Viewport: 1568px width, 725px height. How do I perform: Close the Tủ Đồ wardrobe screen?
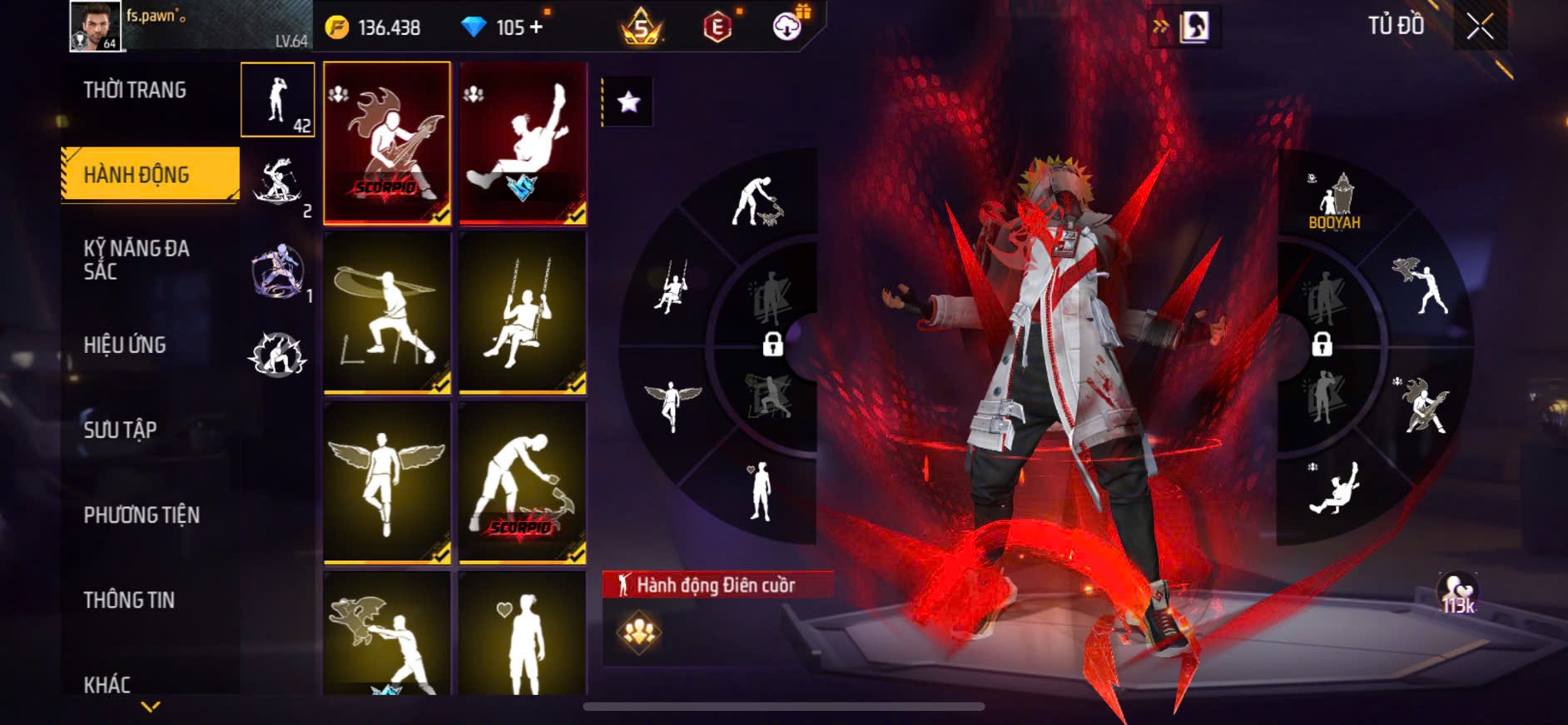click(1480, 27)
